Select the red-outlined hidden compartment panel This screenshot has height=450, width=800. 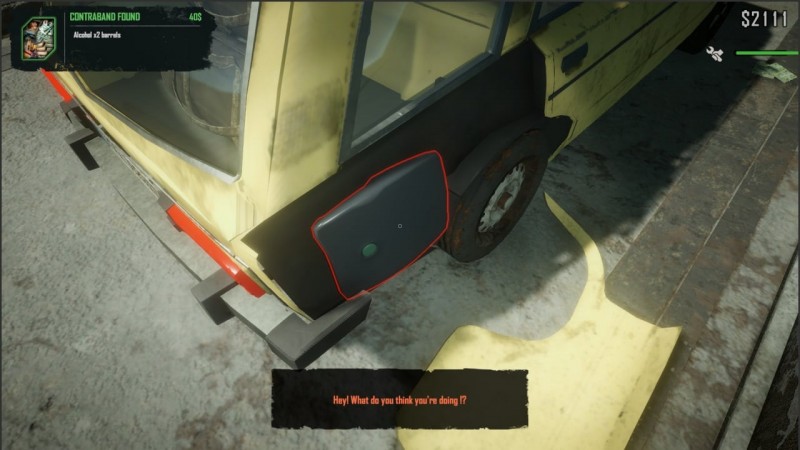pos(381,225)
